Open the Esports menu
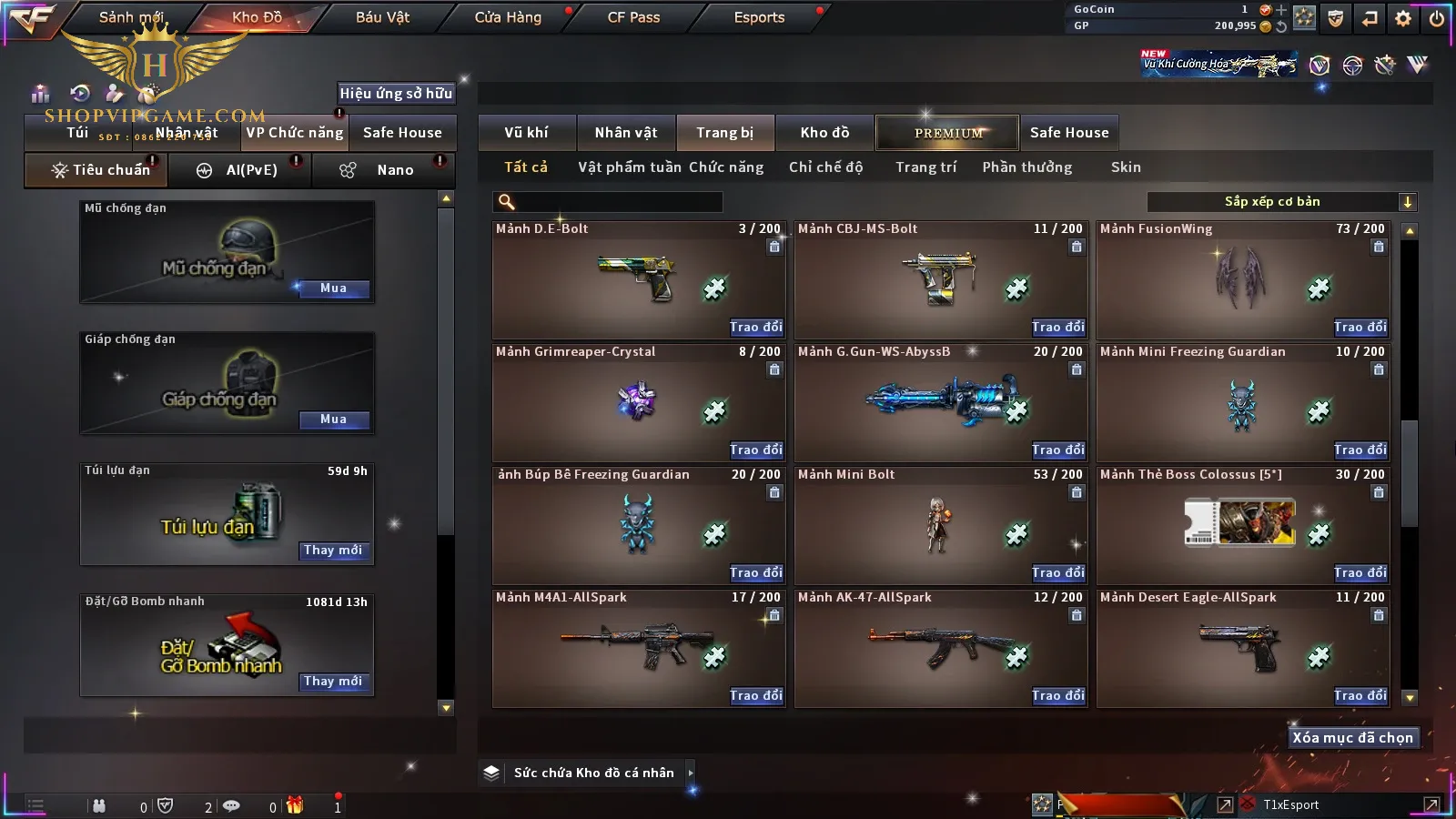1456x819 pixels. point(759,17)
